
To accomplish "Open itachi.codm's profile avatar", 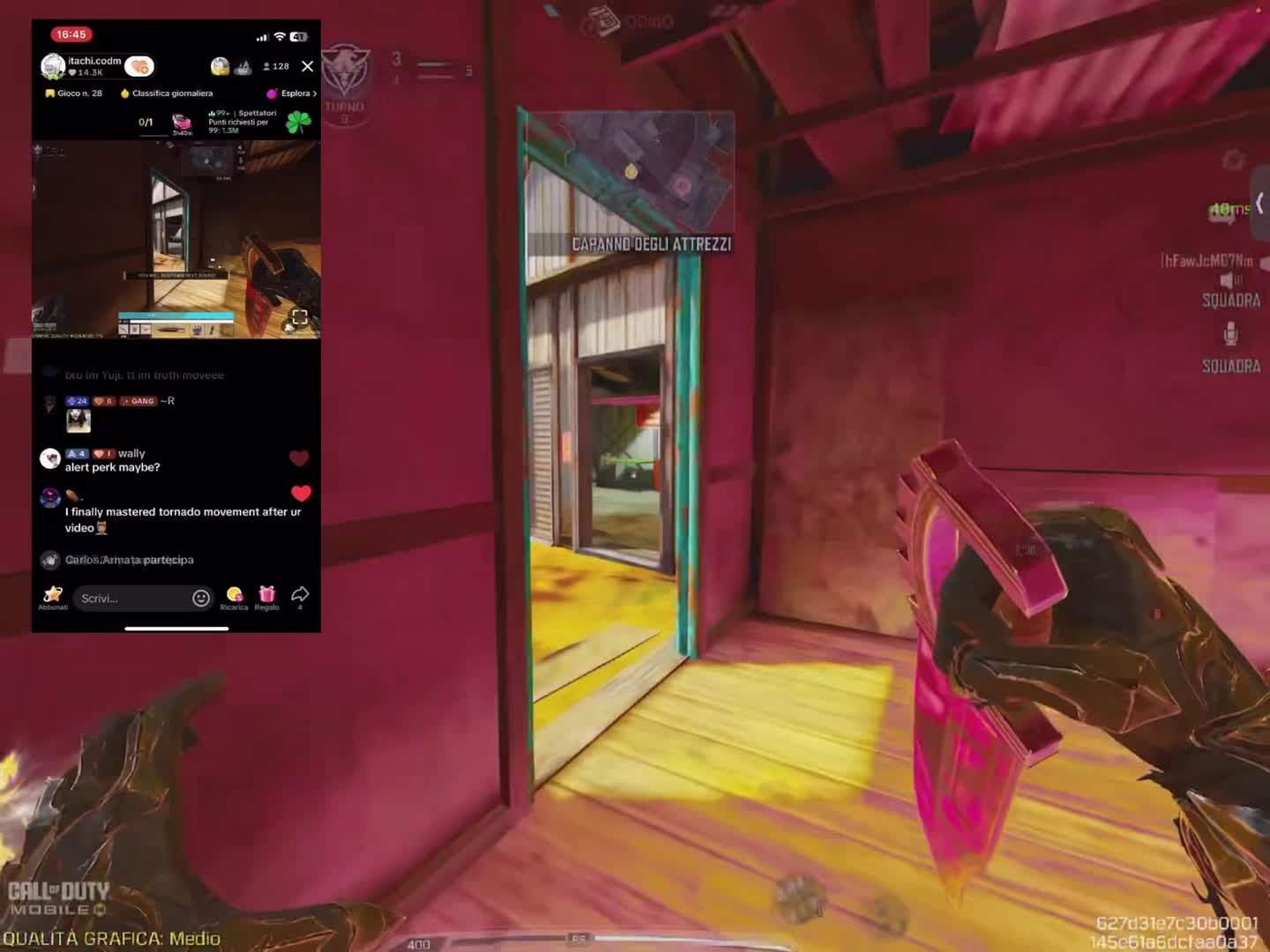I will (x=53, y=66).
